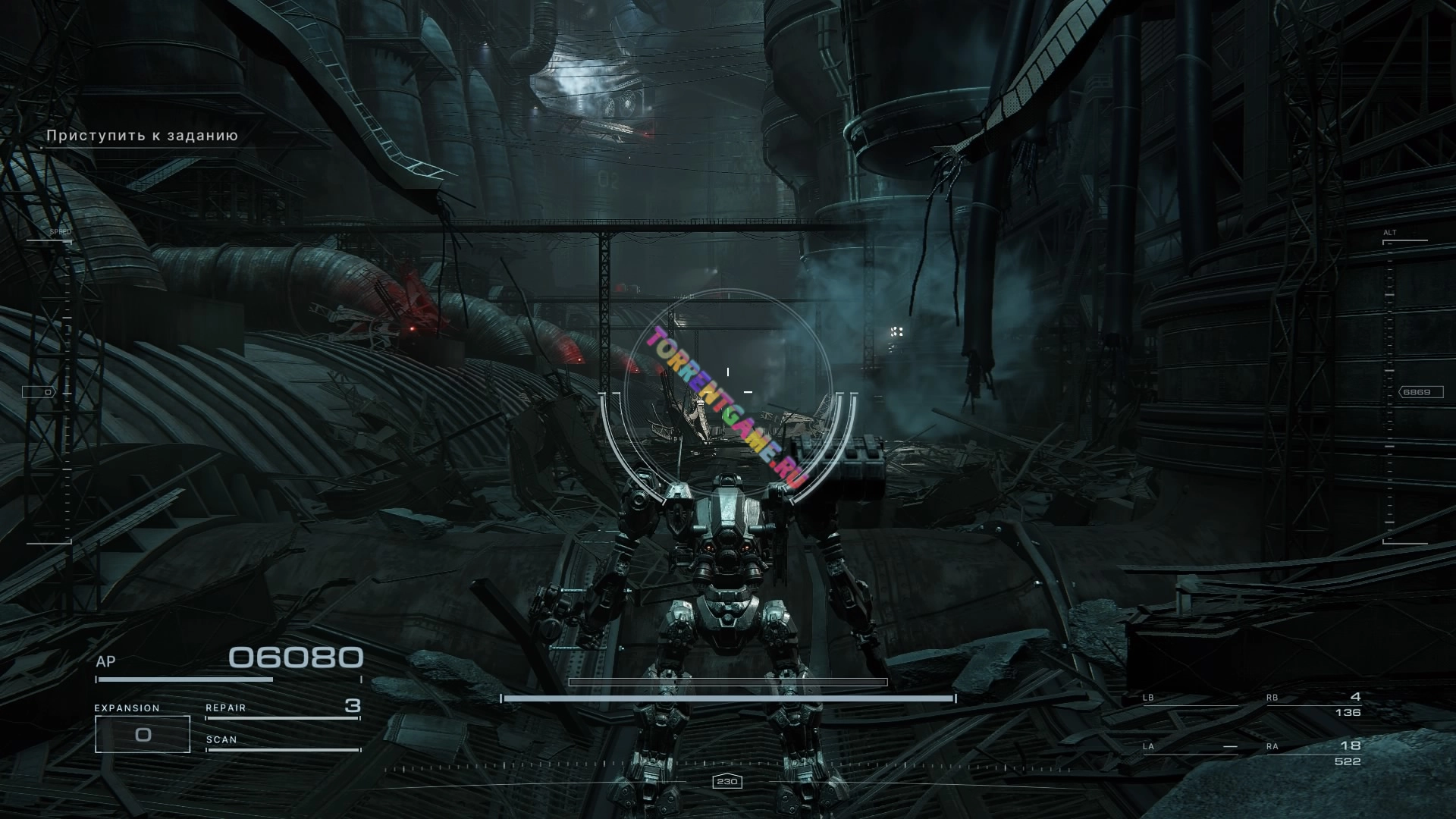
Task: Activate the SCAN function
Action: tap(282, 742)
